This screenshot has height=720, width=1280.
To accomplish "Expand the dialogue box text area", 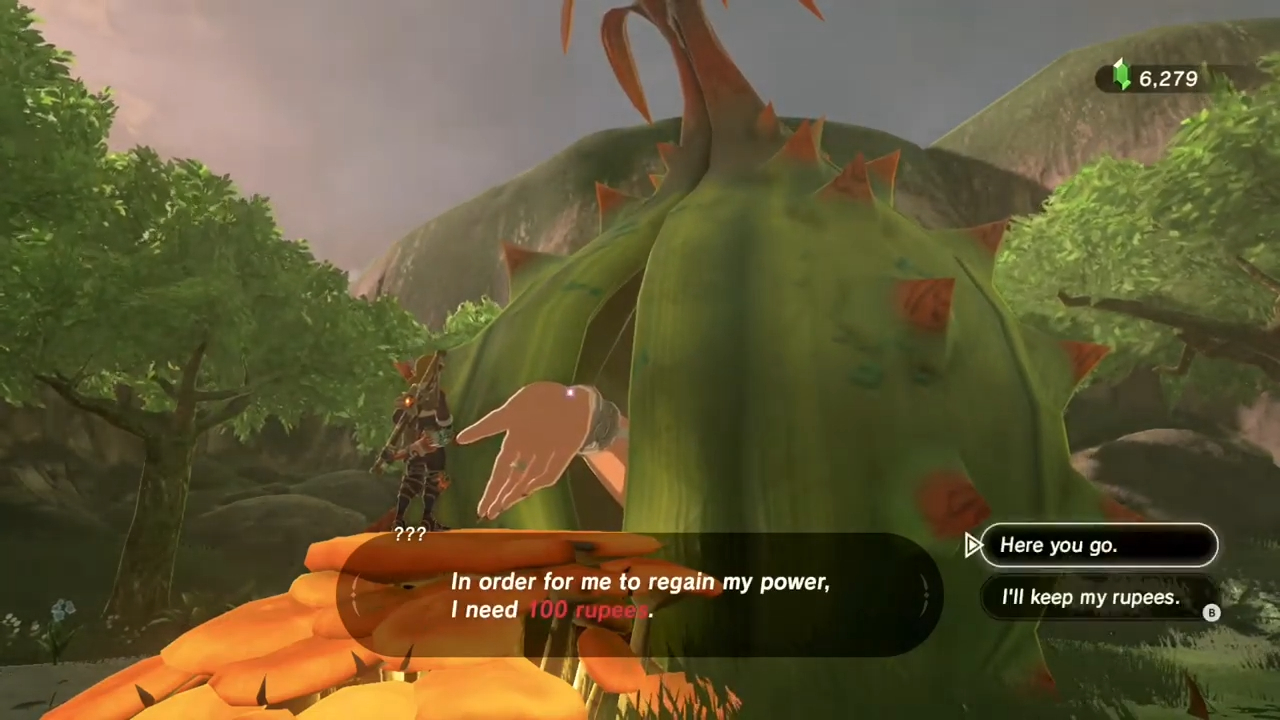I will (x=640, y=595).
